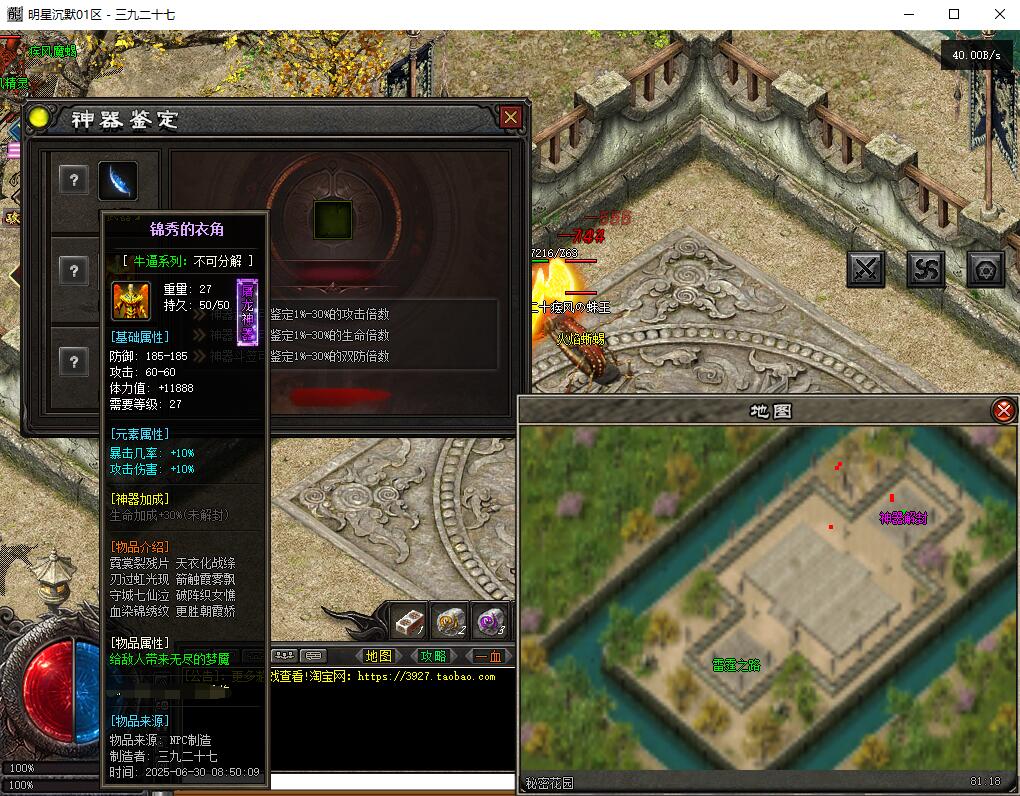Image resolution: width=1020 pixels, height=796 pixels.
Task: Use the white brick item in hotbar slot 1
Action: click(x=408, y=621)
